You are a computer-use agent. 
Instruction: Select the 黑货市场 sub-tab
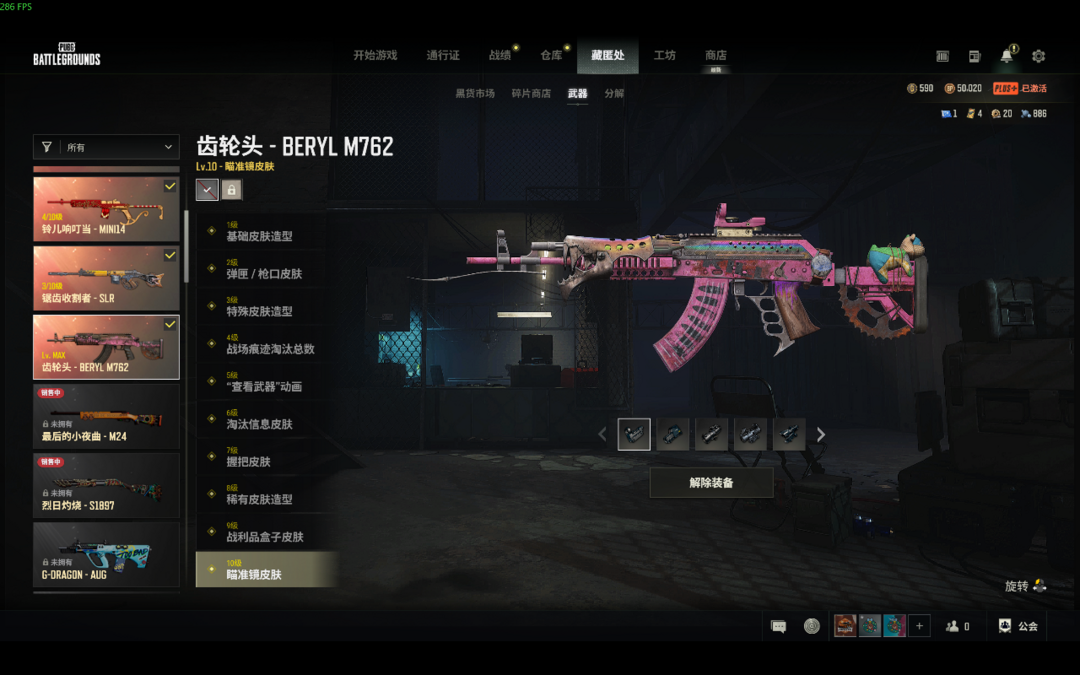(x=475, y=94)
